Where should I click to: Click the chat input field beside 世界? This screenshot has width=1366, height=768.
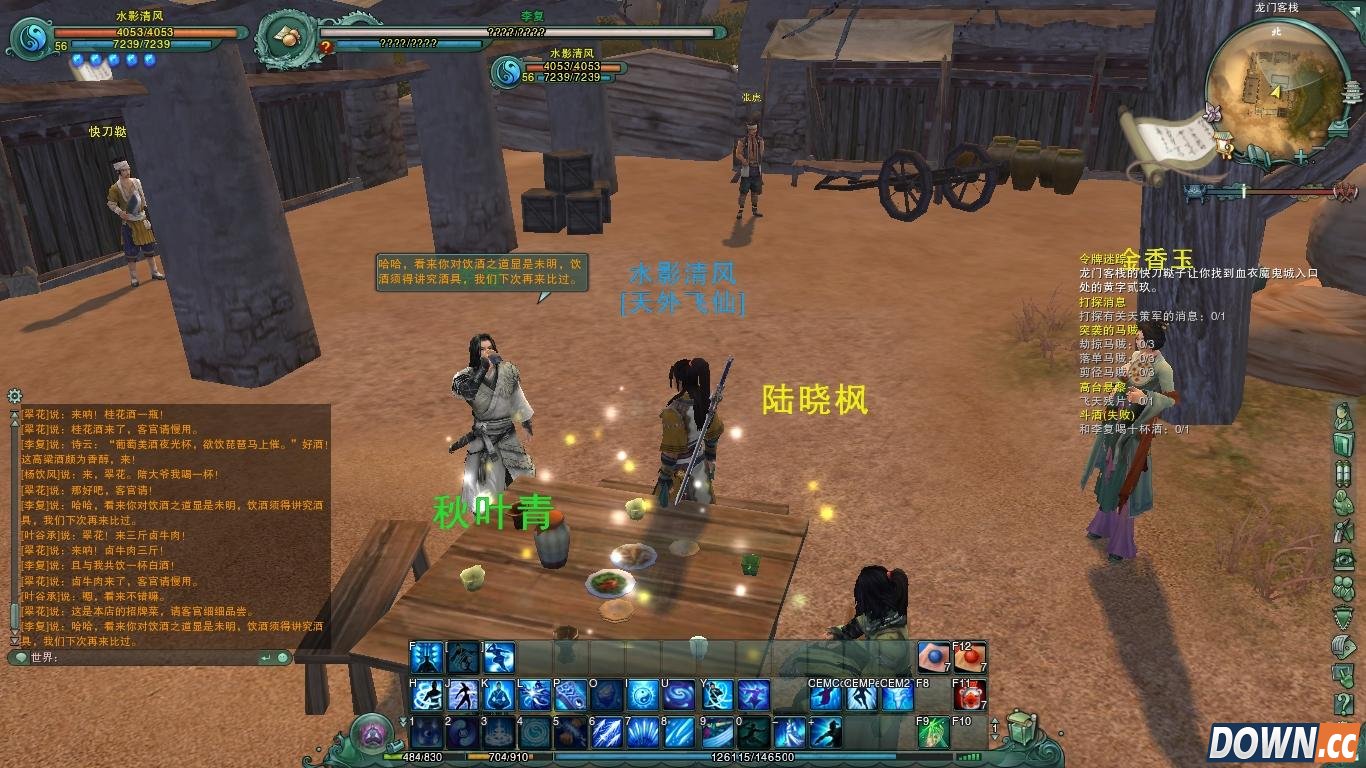[x=150, y=659]
